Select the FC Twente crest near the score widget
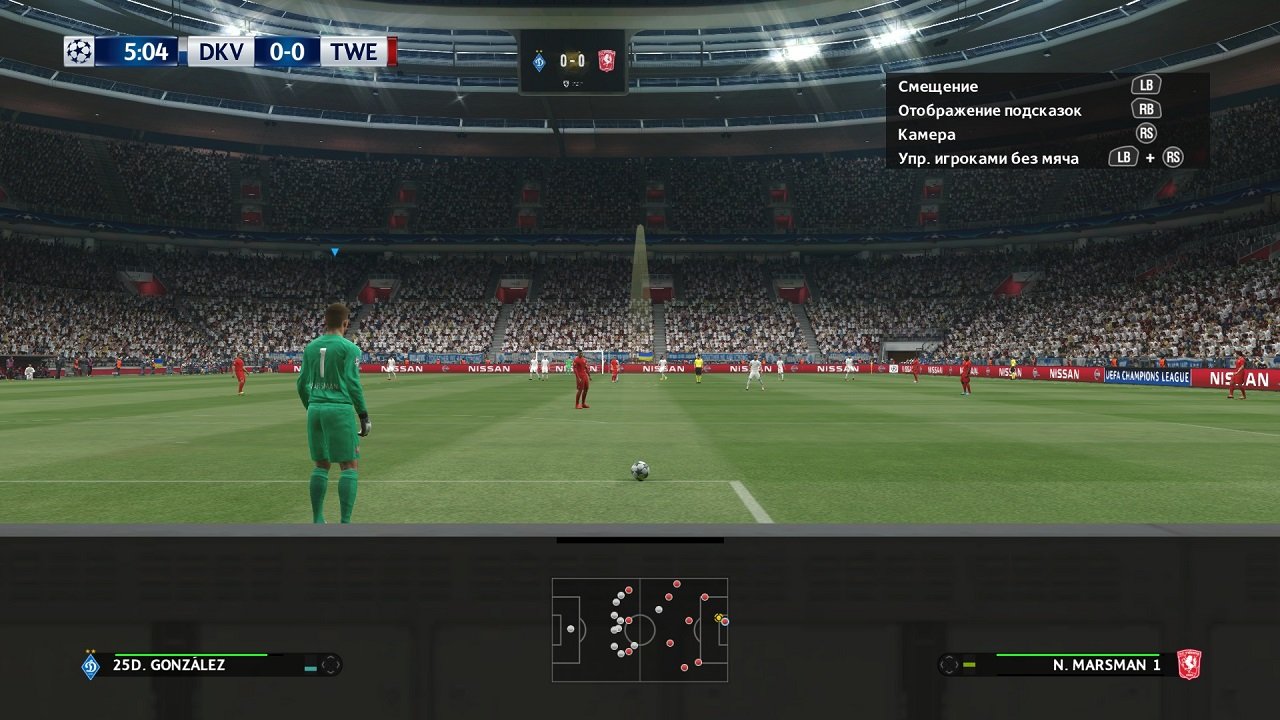 pyautogui.click(x=604, y=59)
